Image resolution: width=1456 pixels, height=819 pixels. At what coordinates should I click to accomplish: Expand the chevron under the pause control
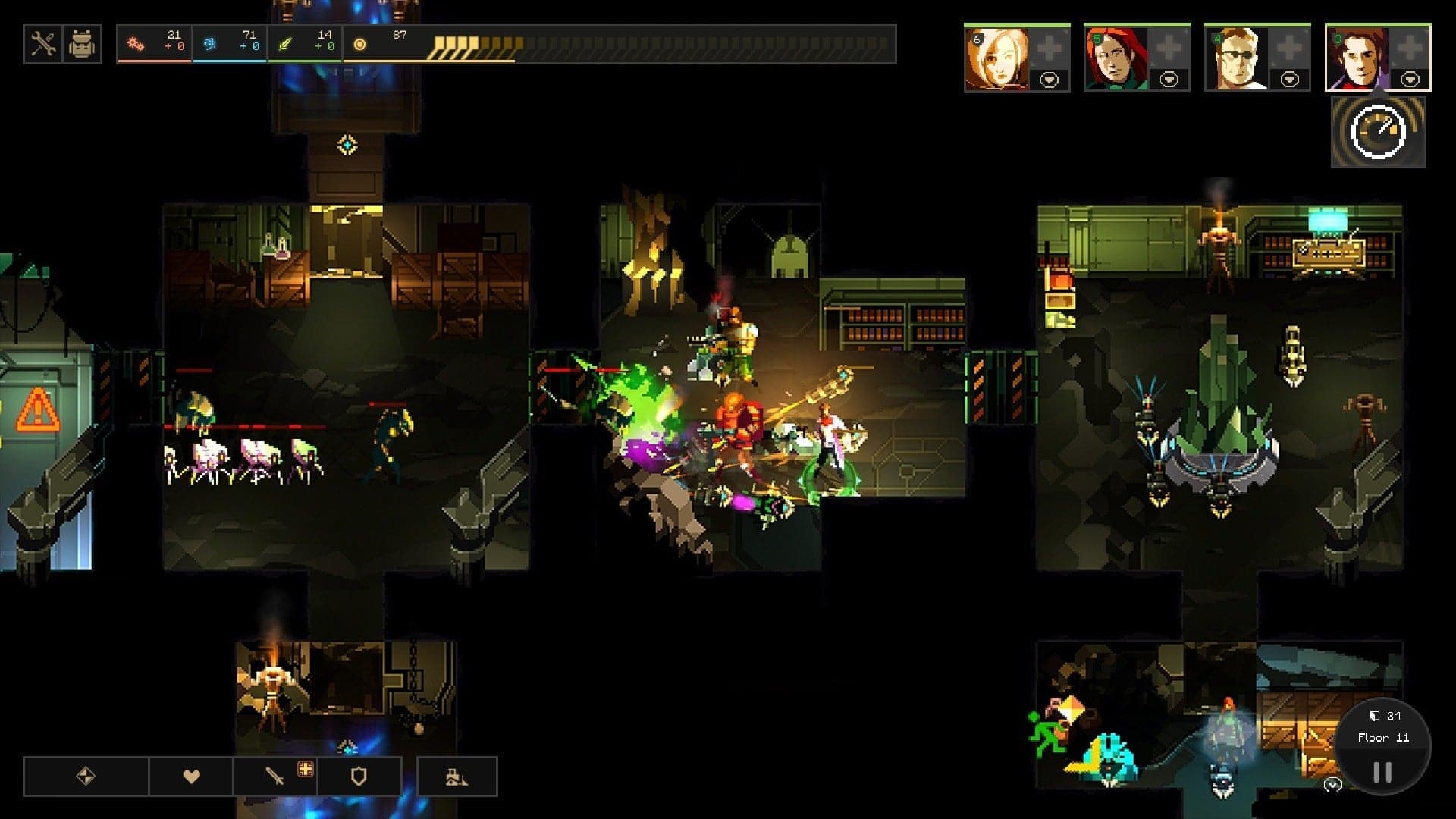pos(1332,784)
